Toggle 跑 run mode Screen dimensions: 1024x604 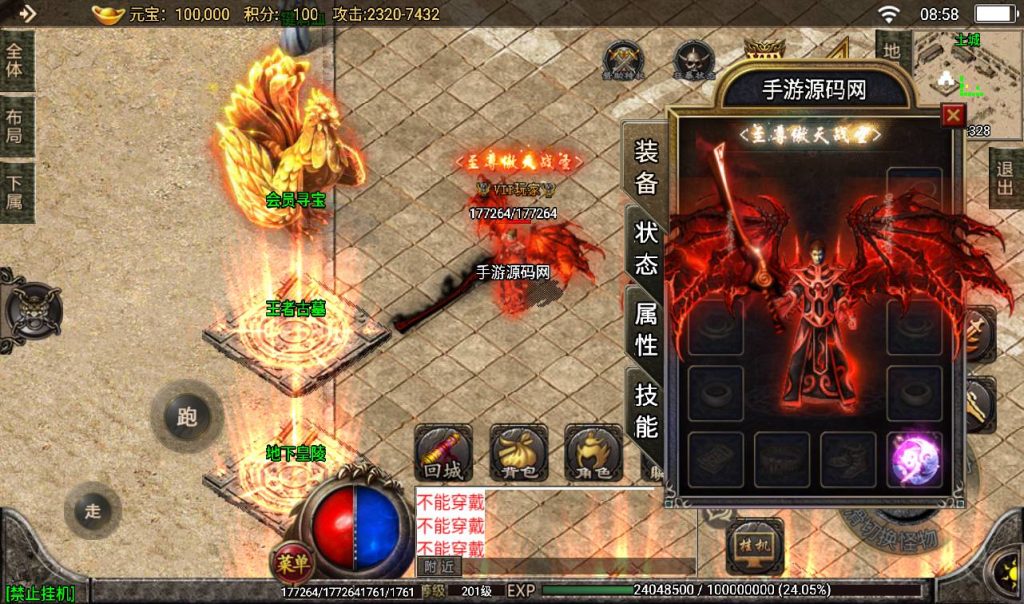(x=187, y=417)
